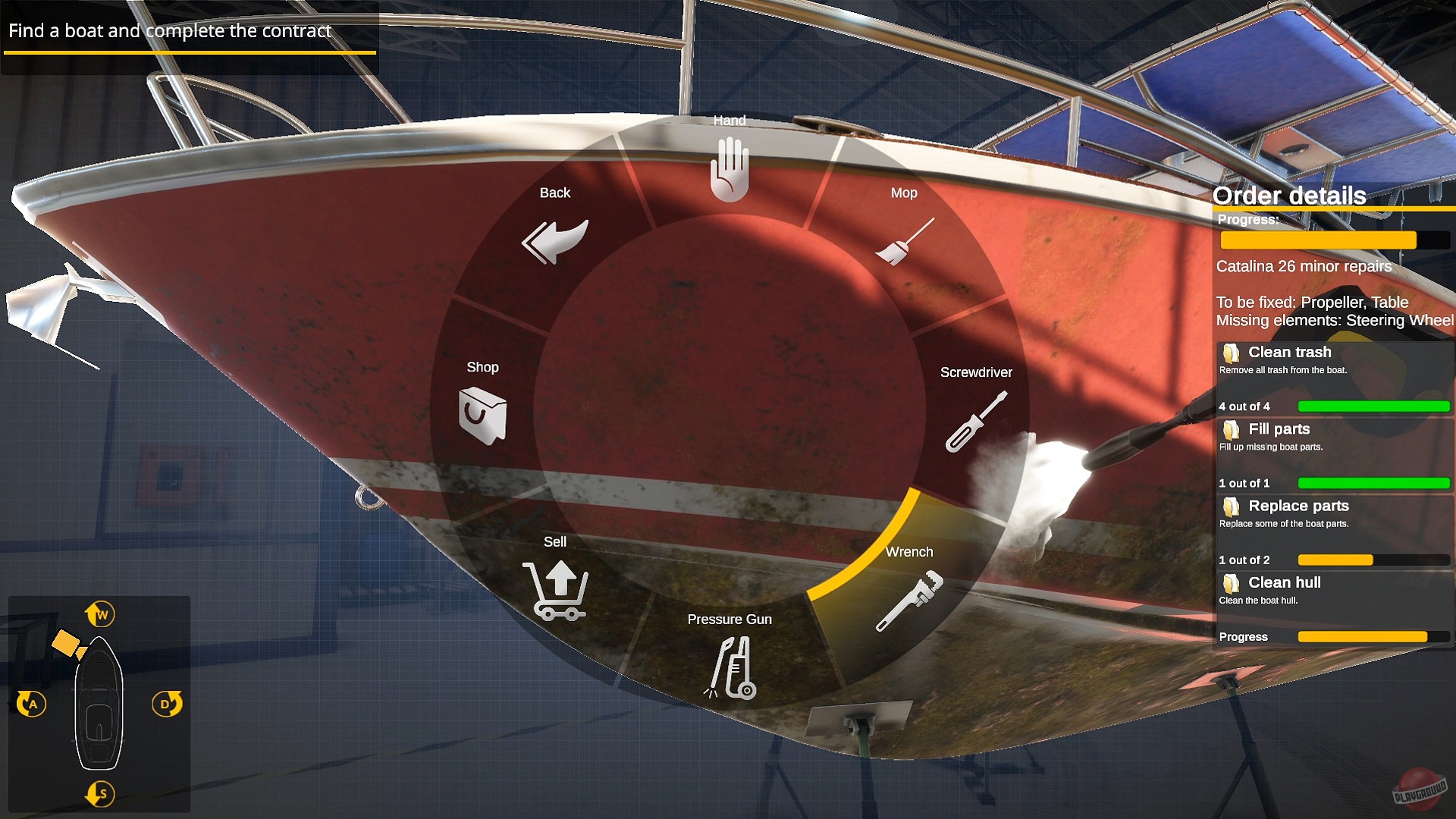Image resolution: width=1456 pixels, height=819 pixels.
Task: Click the Fill parts note icon
Action: [1232, 429]
